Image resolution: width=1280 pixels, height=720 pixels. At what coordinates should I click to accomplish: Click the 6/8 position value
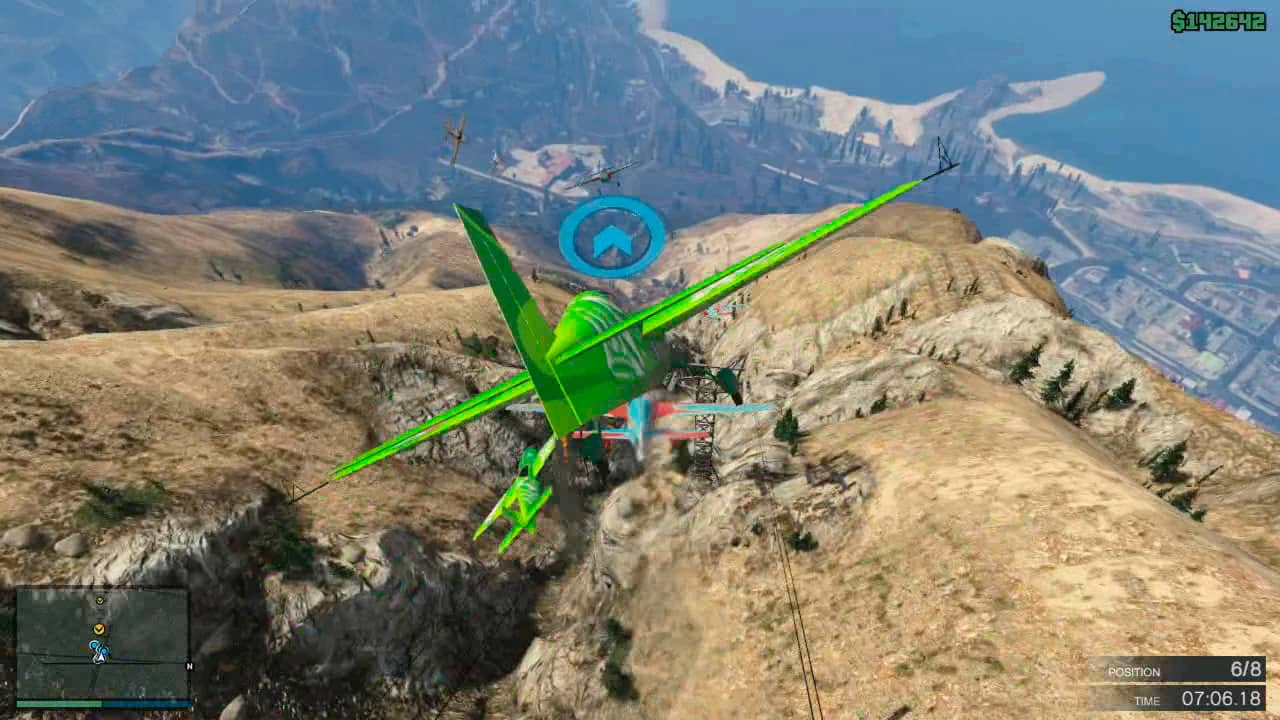tap(1245, 672)
